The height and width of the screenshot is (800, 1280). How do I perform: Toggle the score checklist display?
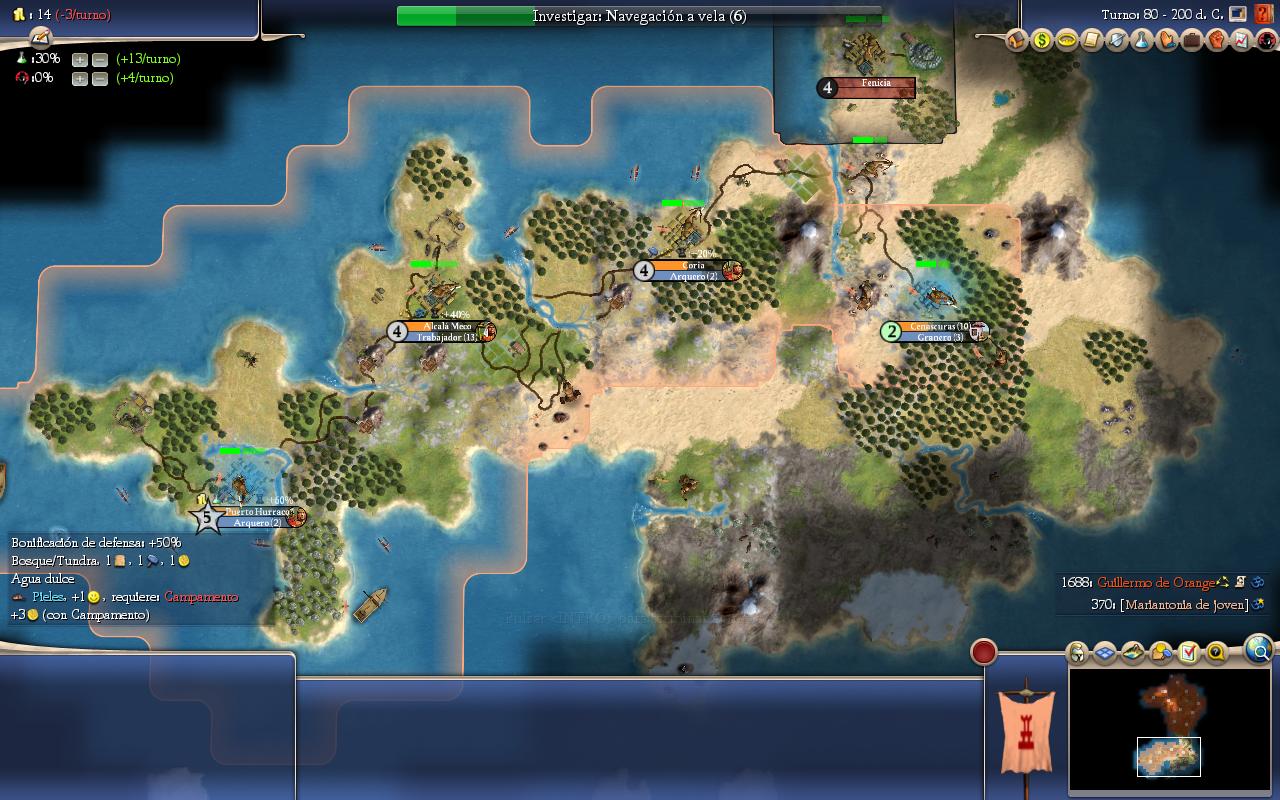point(1188,653)
